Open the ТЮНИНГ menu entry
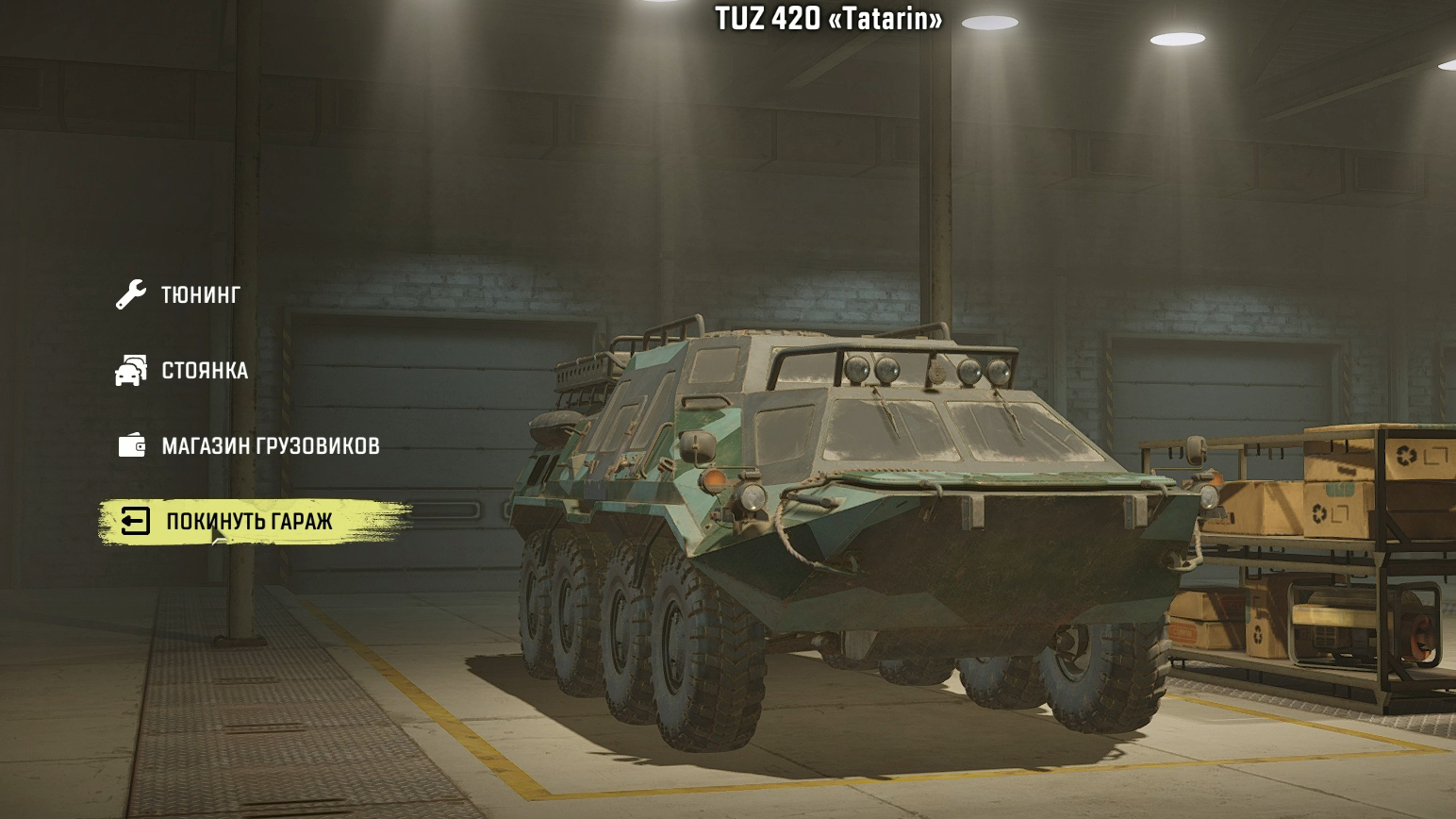1456x819 pixels. pos(201,293)
